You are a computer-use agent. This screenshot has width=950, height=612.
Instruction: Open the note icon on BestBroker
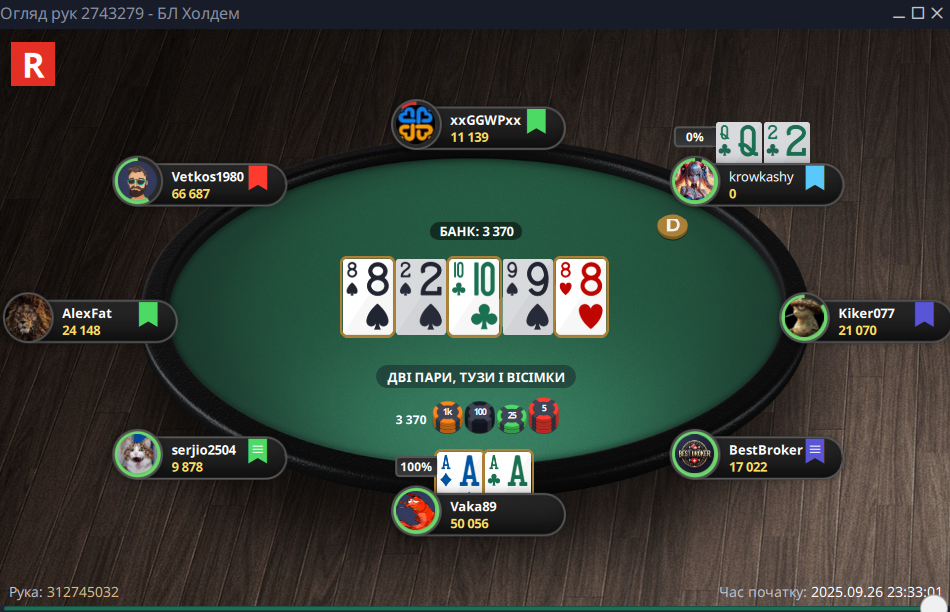[814, 450]
